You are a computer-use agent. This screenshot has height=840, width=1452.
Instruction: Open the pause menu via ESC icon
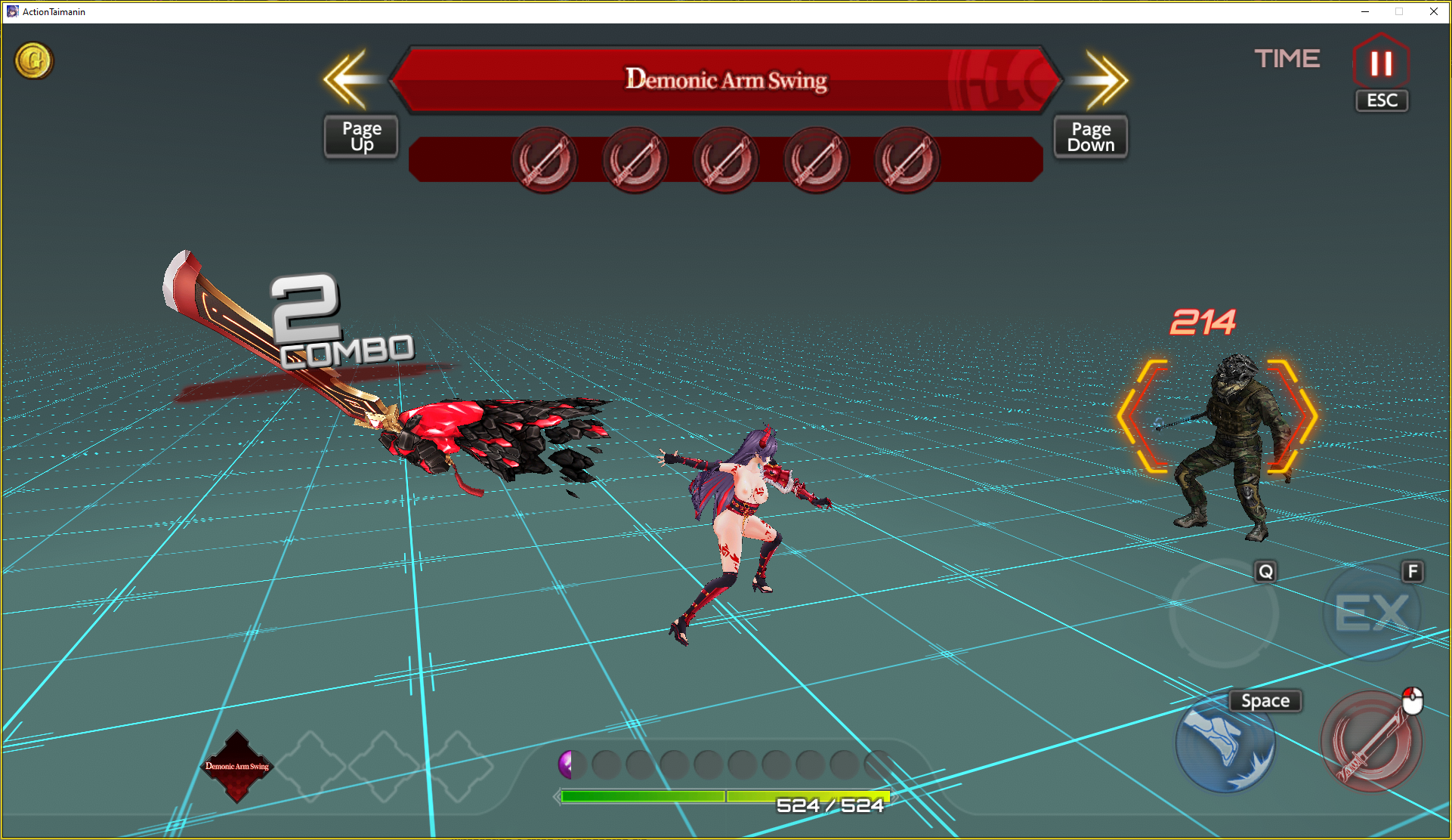[1381, 66]
